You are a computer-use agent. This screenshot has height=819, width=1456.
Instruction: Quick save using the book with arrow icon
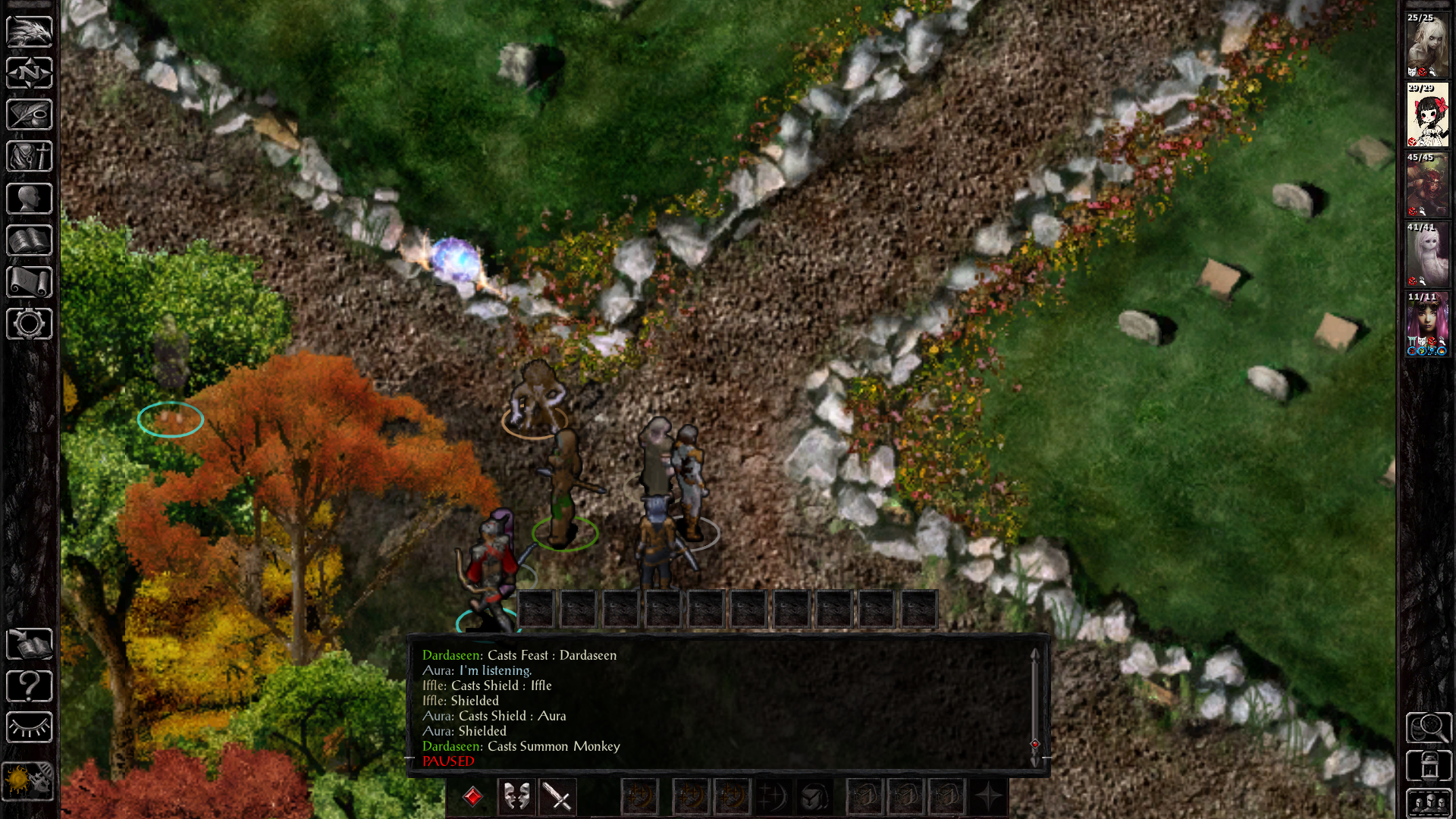pos(30,645)
